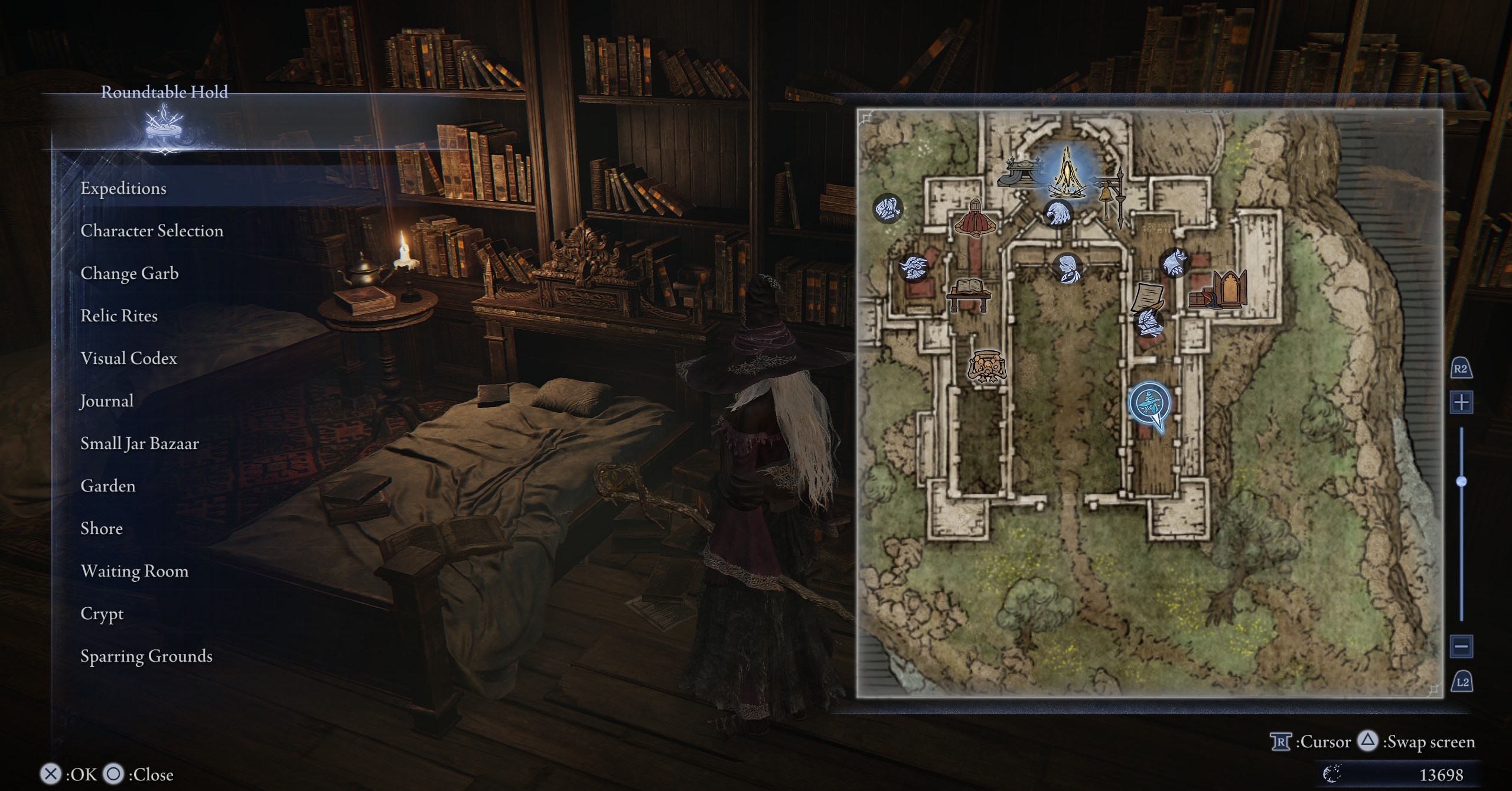This screenshot has width=1512, height=791.
Task: Choose the Crypt location
Action: (102, 614)
